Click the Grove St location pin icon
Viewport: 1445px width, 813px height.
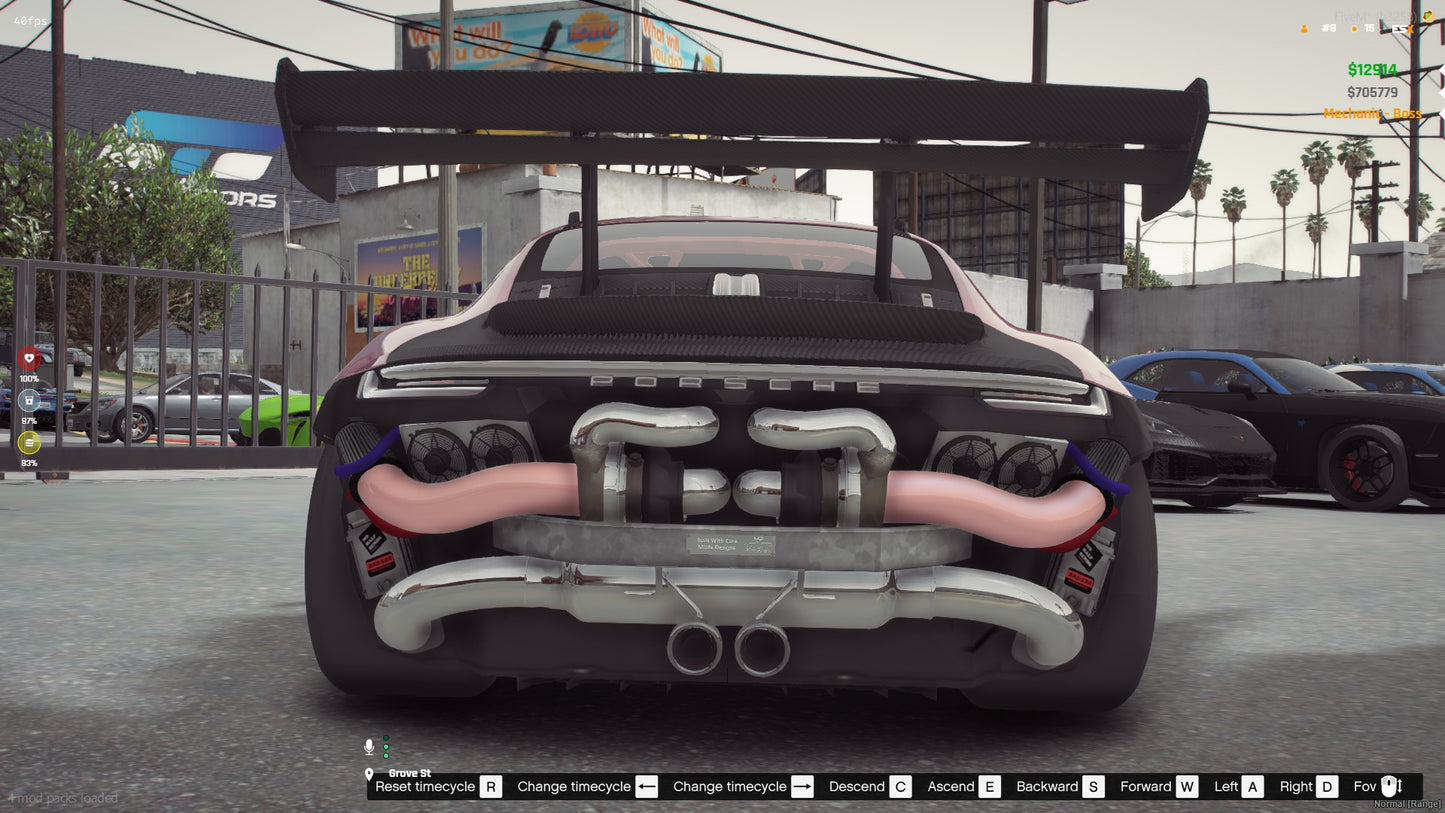[371, 773]
